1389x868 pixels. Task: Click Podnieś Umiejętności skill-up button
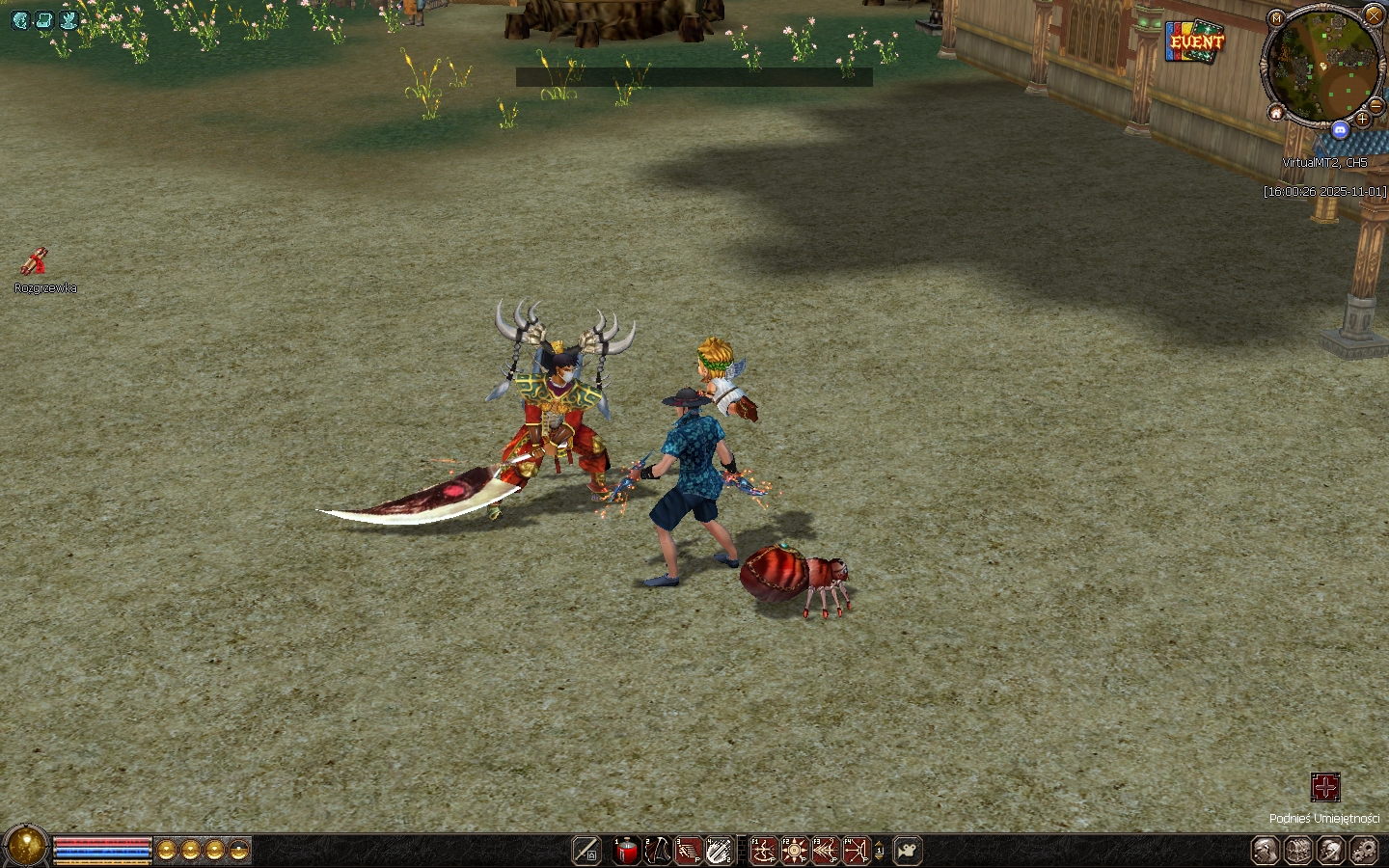click(x=1325, y=787)
